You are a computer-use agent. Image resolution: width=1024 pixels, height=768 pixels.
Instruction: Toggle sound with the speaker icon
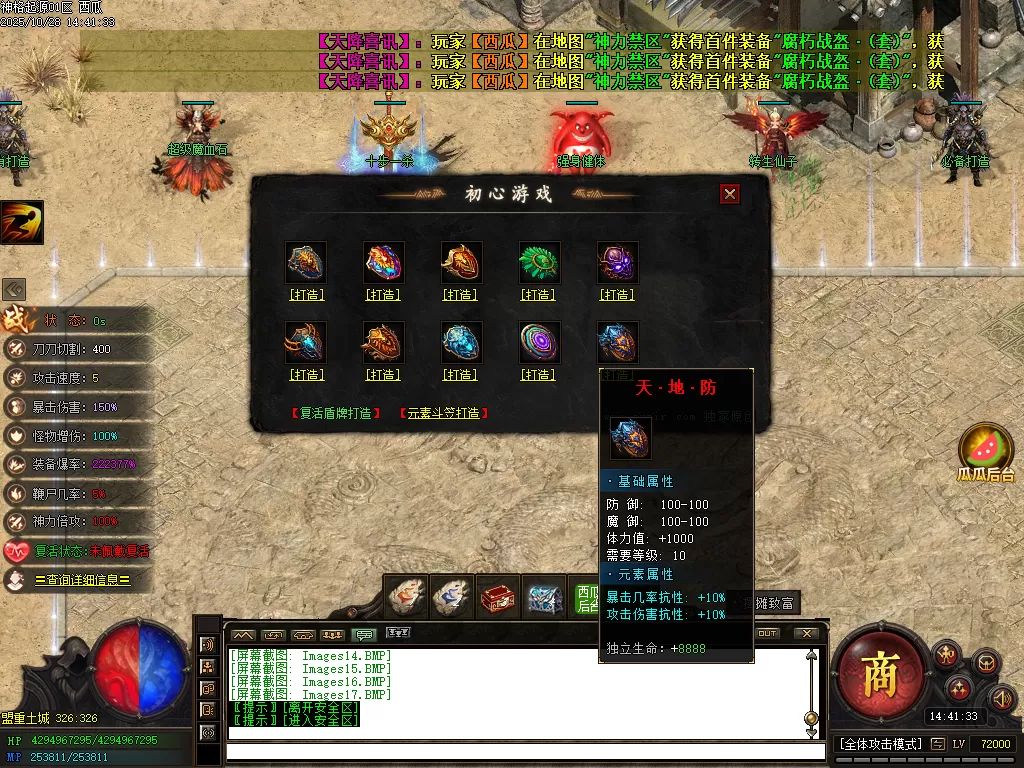pos(1001,698)
